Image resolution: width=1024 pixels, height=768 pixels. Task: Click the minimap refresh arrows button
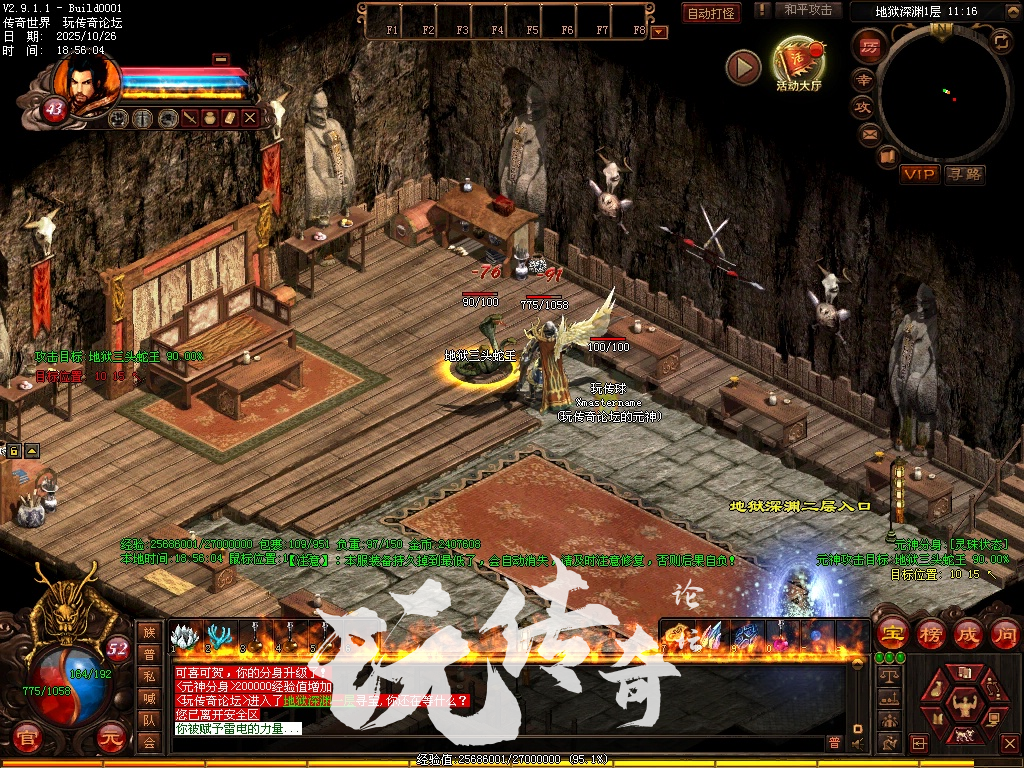pyautogui.click(x=1001, y=41)
